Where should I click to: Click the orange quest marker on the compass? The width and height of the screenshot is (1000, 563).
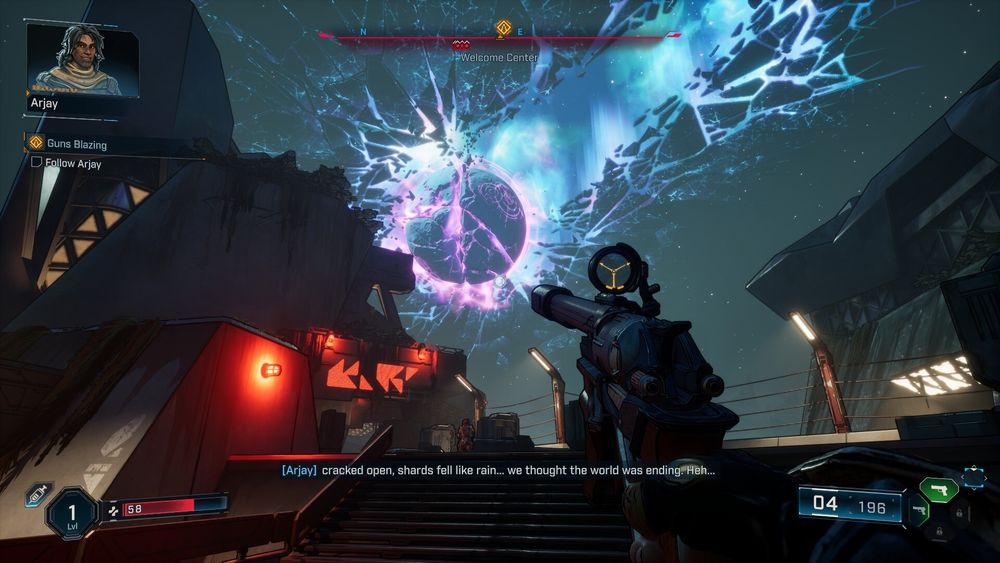tap(503, 29)
